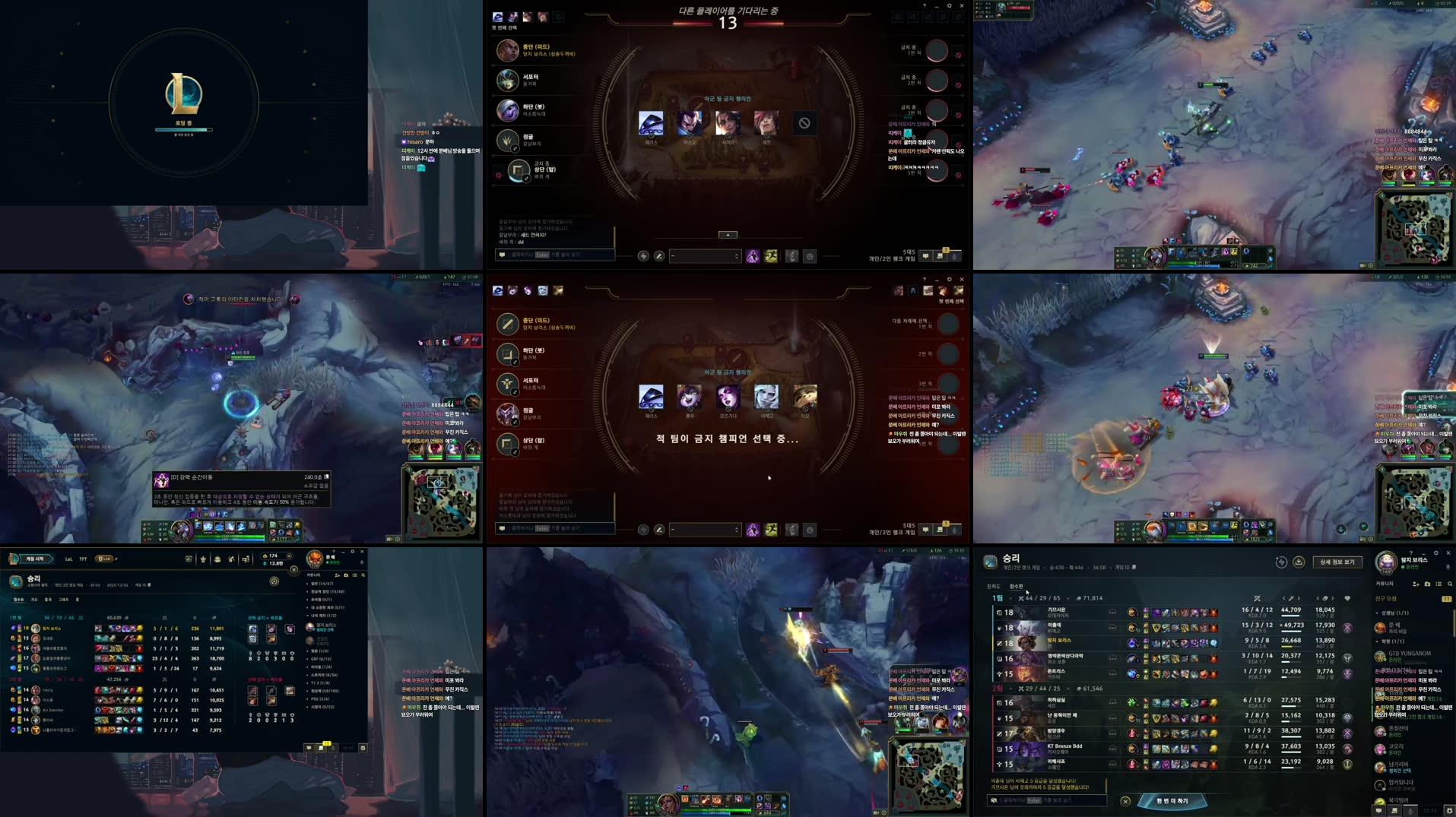Switch to the TFT tab in the client
The height and width of the screenshot is (817, 1456).
click(x=82, y=559)
